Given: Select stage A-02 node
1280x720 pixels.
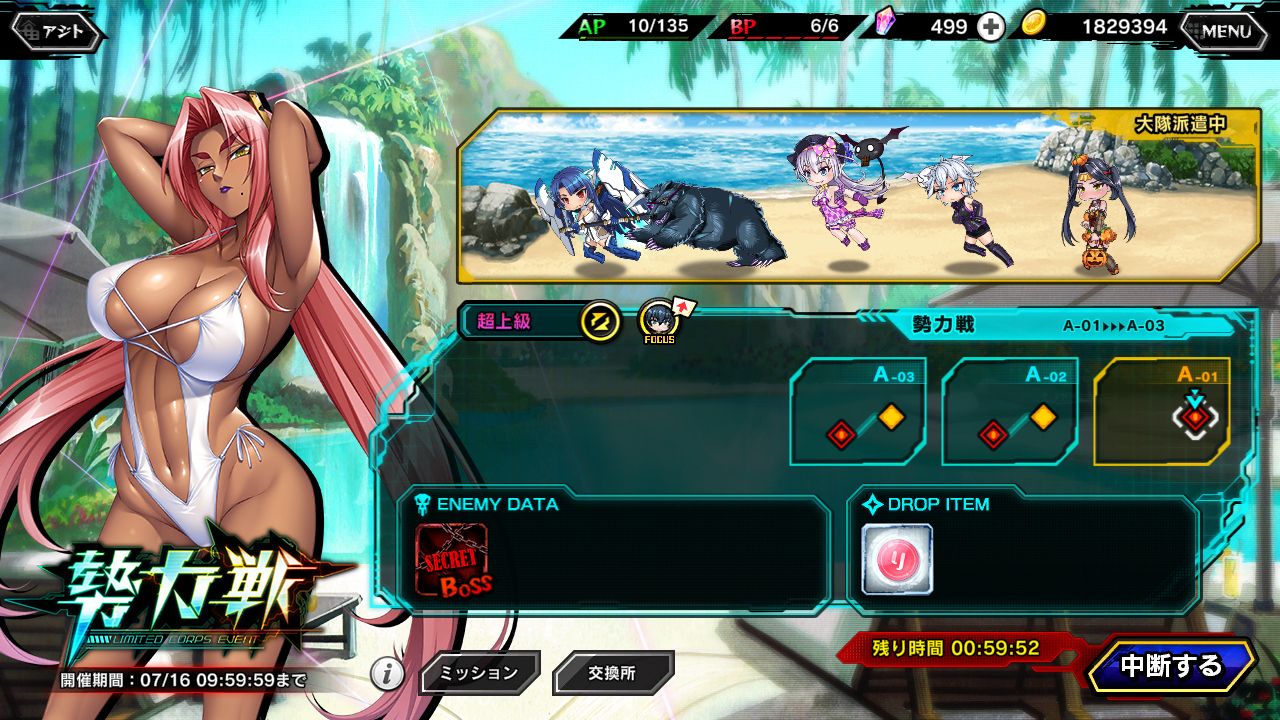Looking at the screenshot, I should (x=1009, y=411).
